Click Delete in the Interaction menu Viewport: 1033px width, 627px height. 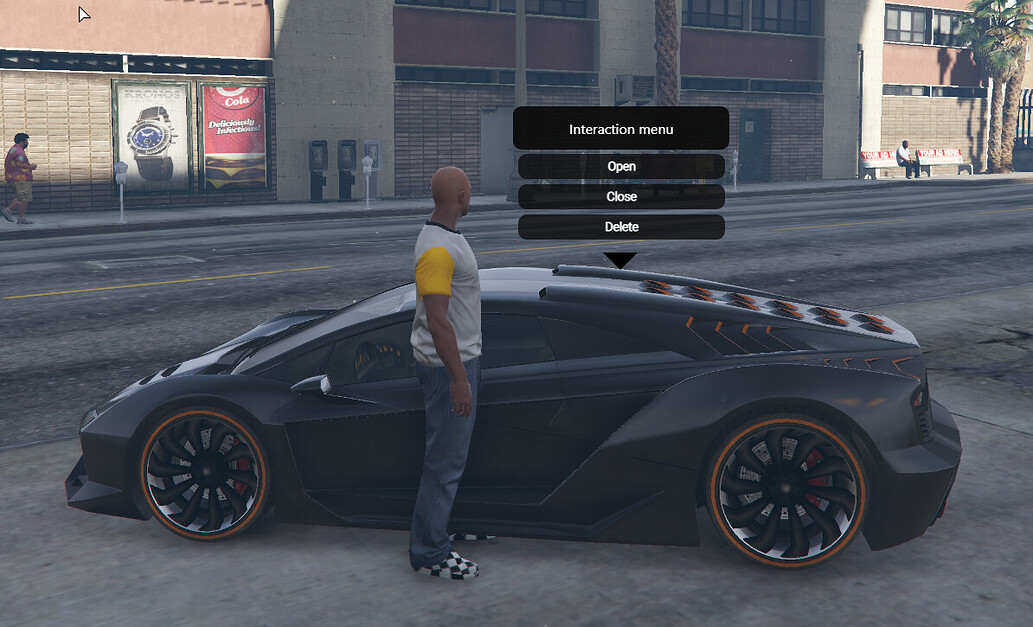(621, 227)
